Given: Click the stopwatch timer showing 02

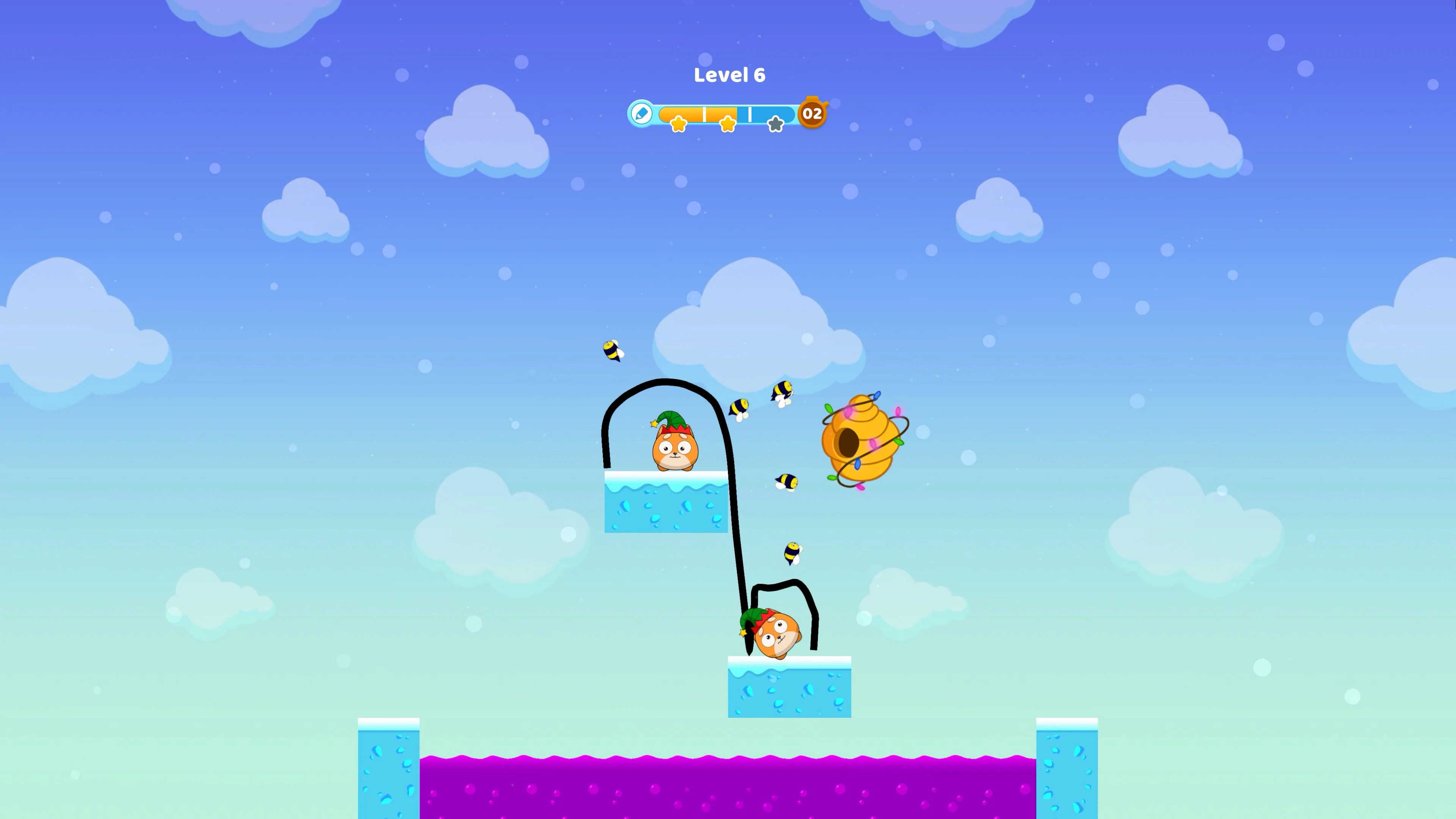Looking at the screenshot, I should (813, 114).
